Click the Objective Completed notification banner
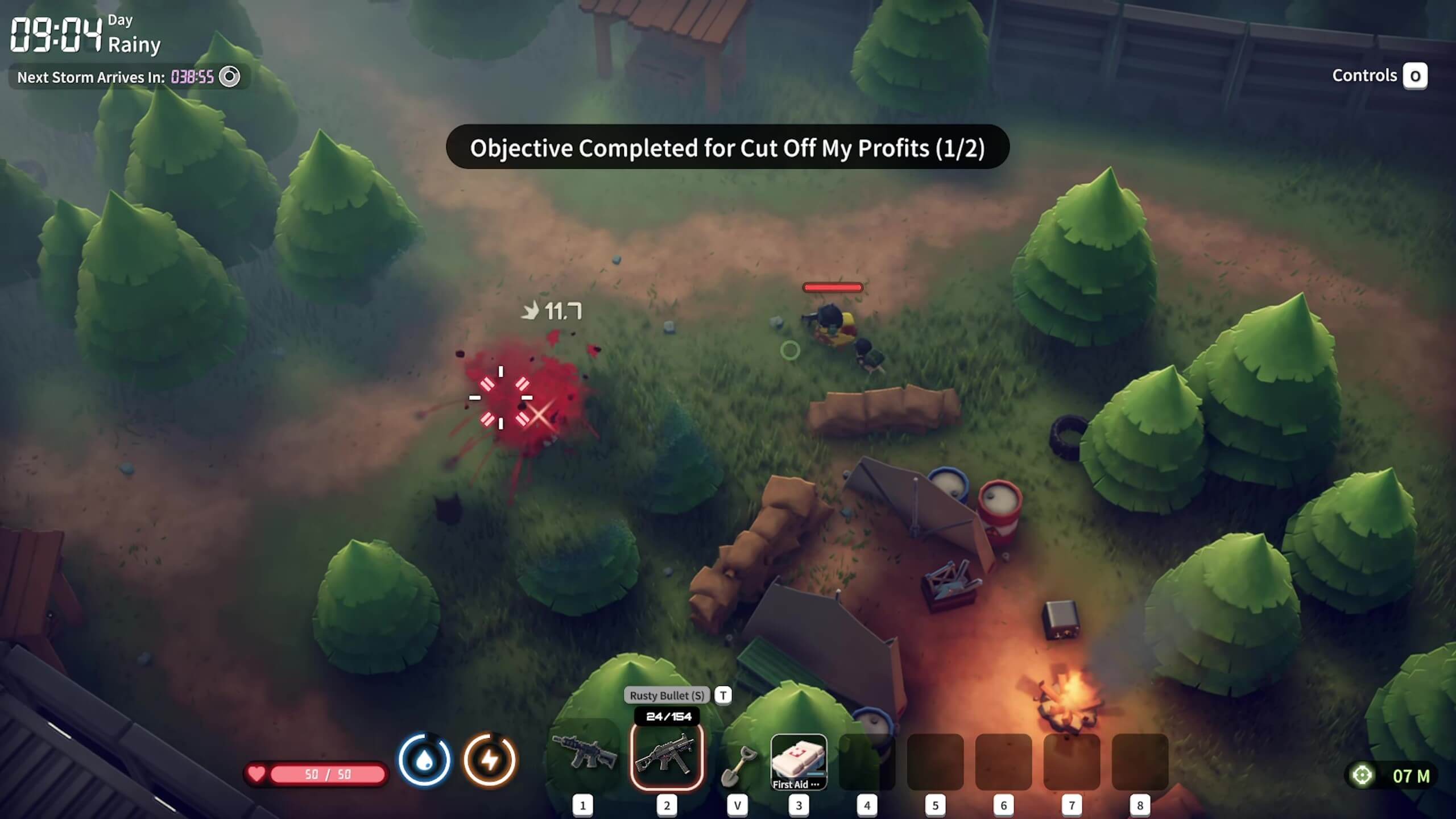The image size is (1456, 819). click(727, 147)
